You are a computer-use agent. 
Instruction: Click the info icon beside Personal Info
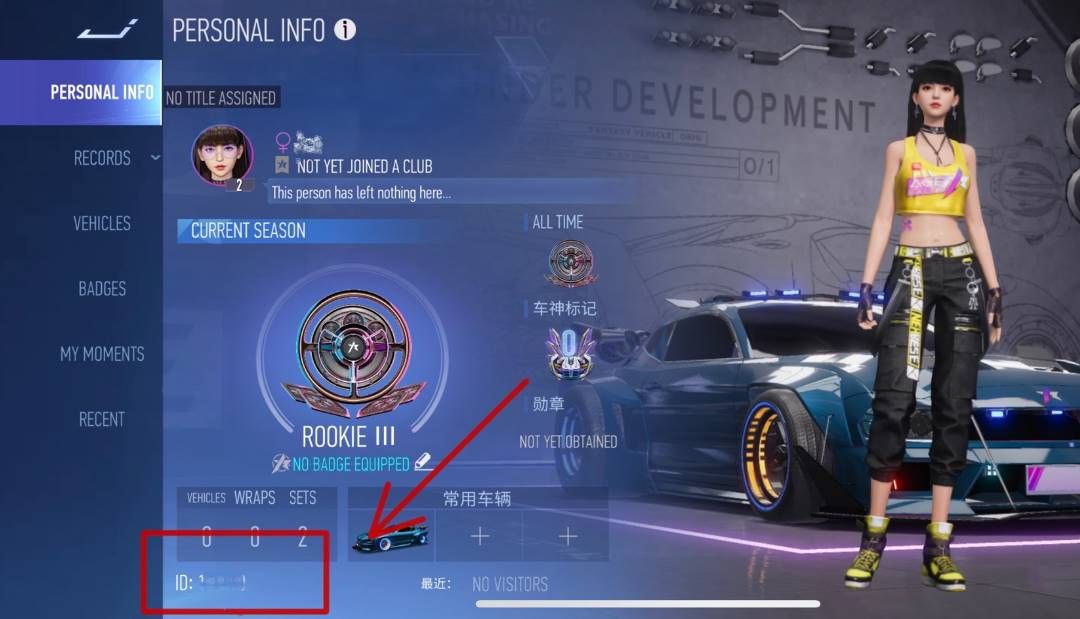(345, 30)
